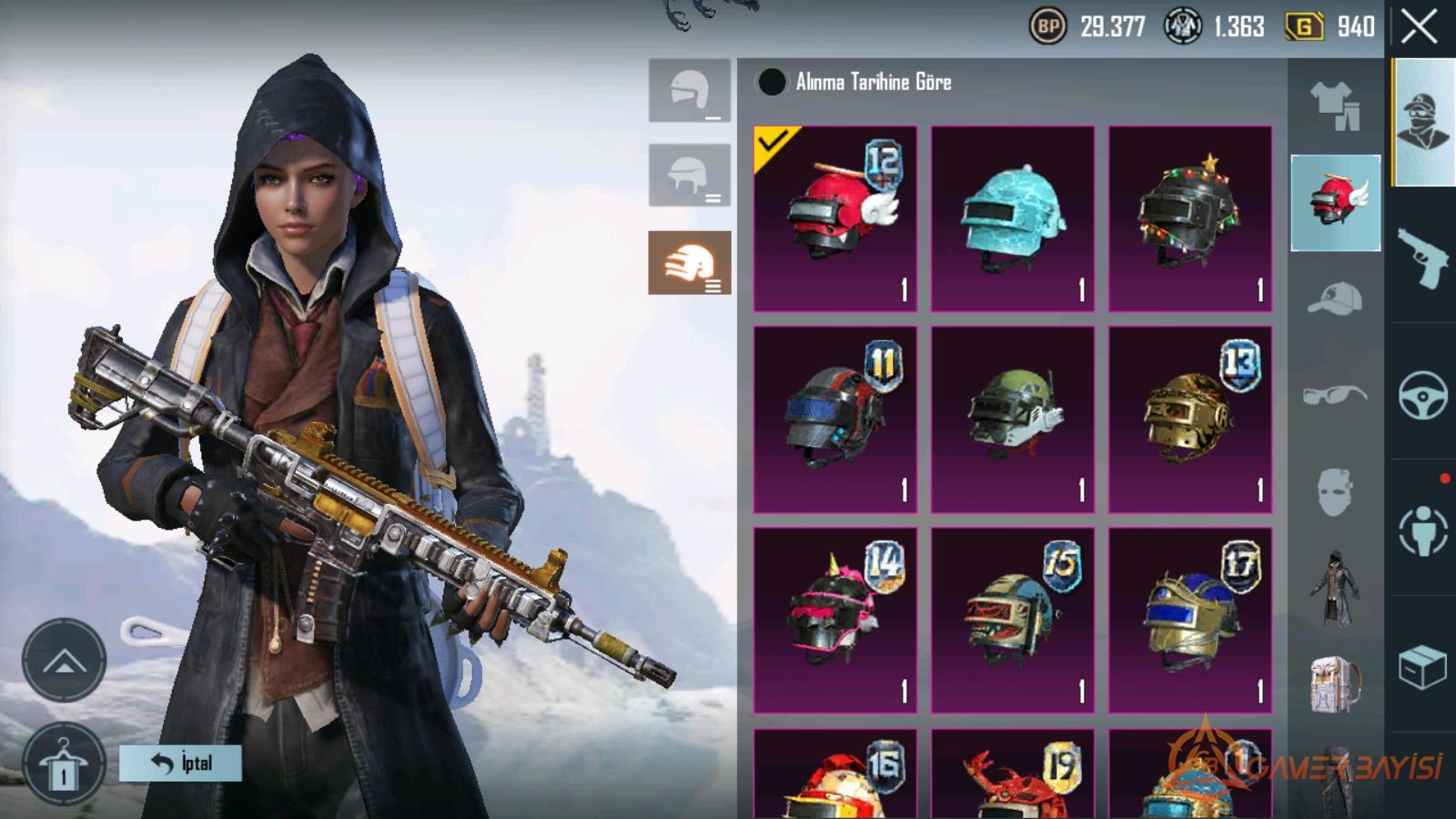Open the clothing outfit category
The image size is (1456, 819).
(1335, 105)
